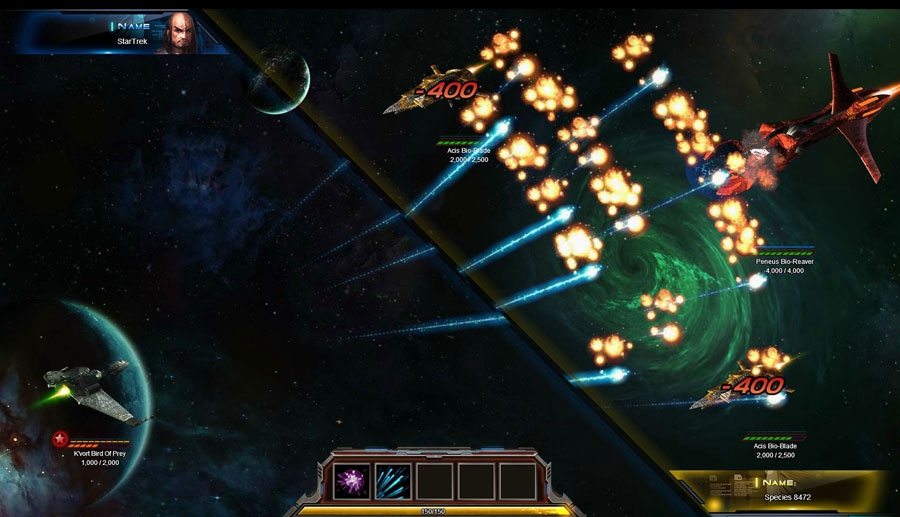The height and width of the screenshot is (517, 900).
Task: Activate the purple energy burst ability
Action: click(352, 480)
